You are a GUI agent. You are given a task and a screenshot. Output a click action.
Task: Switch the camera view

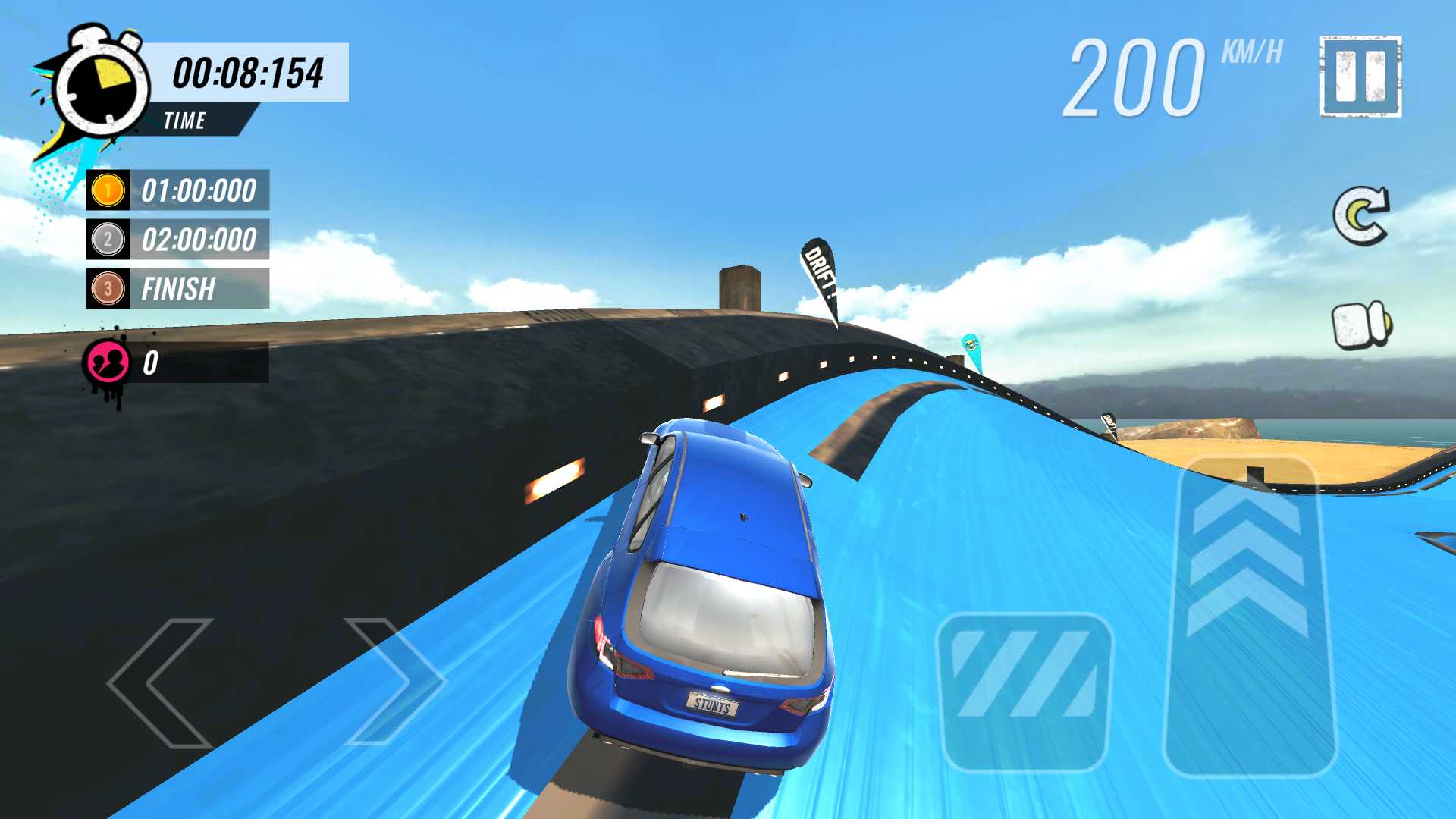point(1362,325)
